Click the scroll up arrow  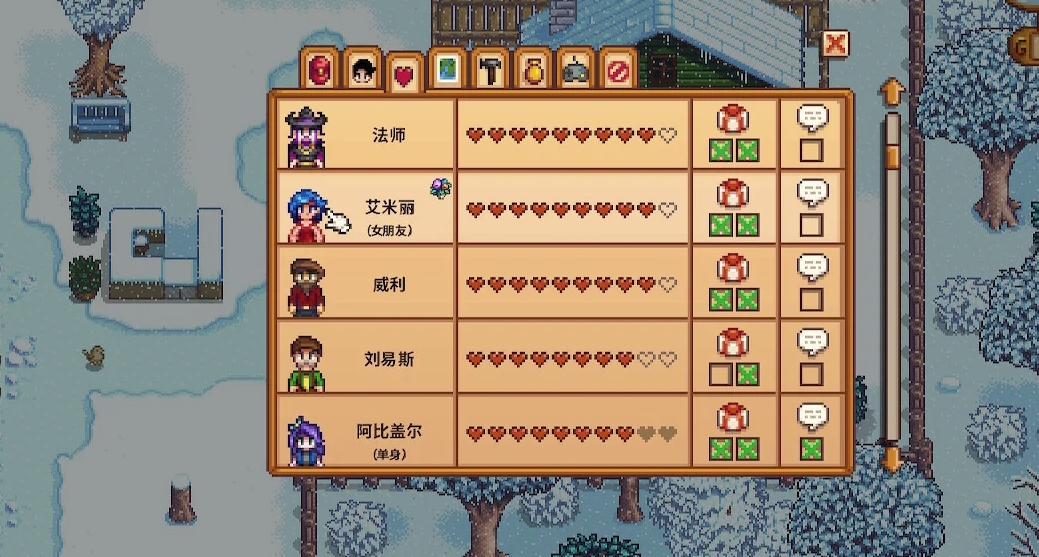[892, 93]
